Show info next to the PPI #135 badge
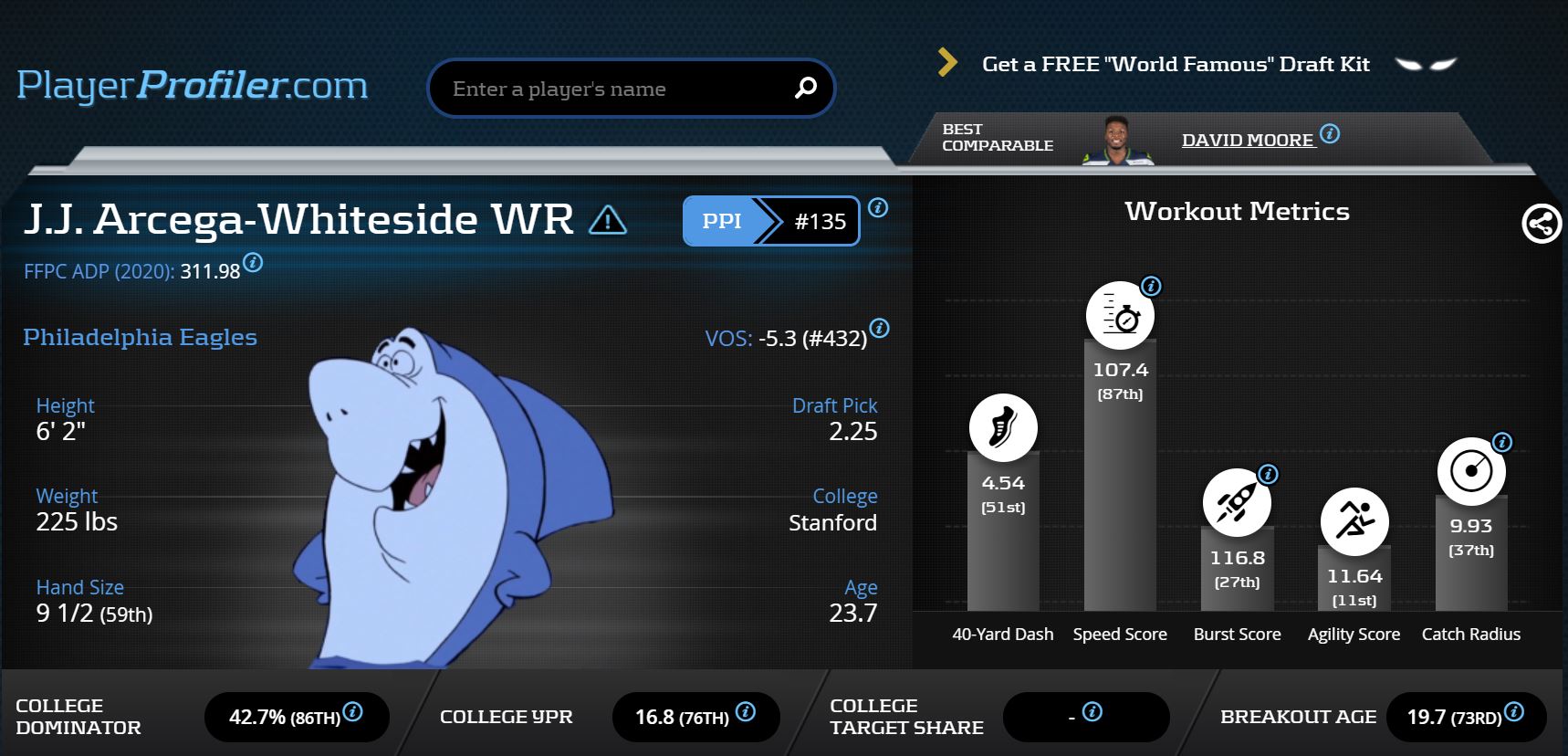Screen dimensions: 1568x756 click(x=878, y=207)
